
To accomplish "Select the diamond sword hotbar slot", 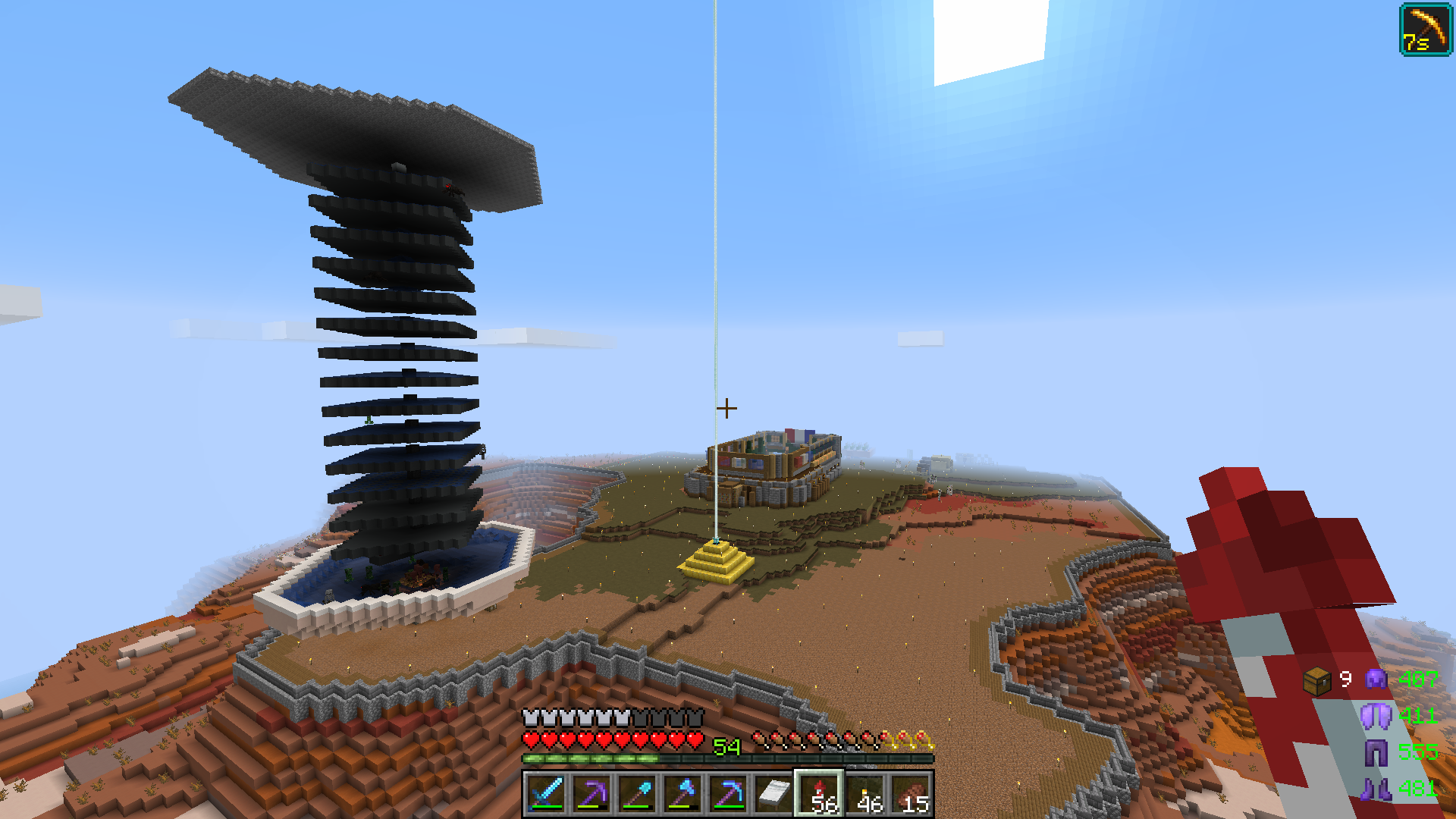I will (x=546, y=793).
